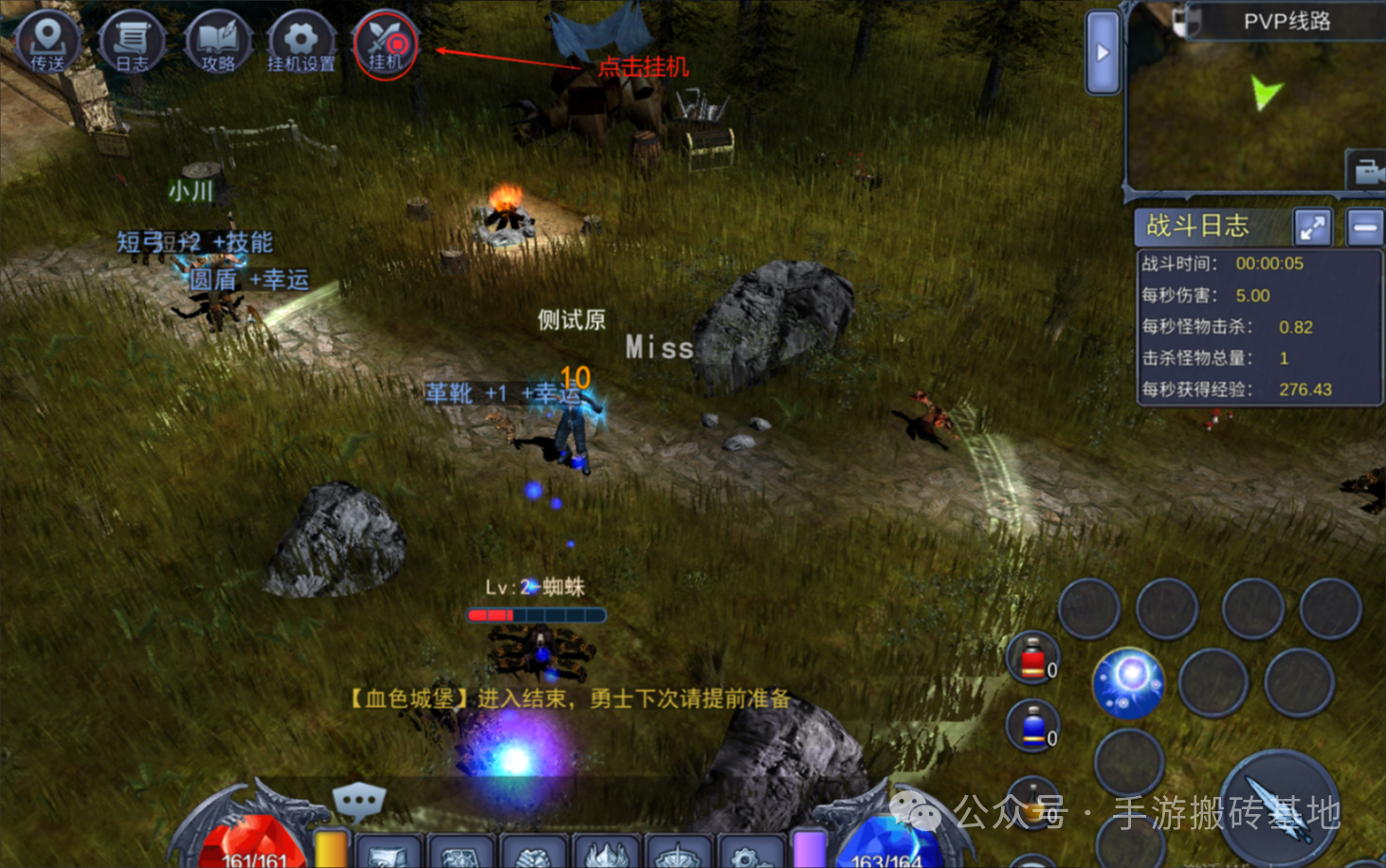Use the blue mana potion
The height and width of the screenshot is (868, 1386).
point(1033,727)
